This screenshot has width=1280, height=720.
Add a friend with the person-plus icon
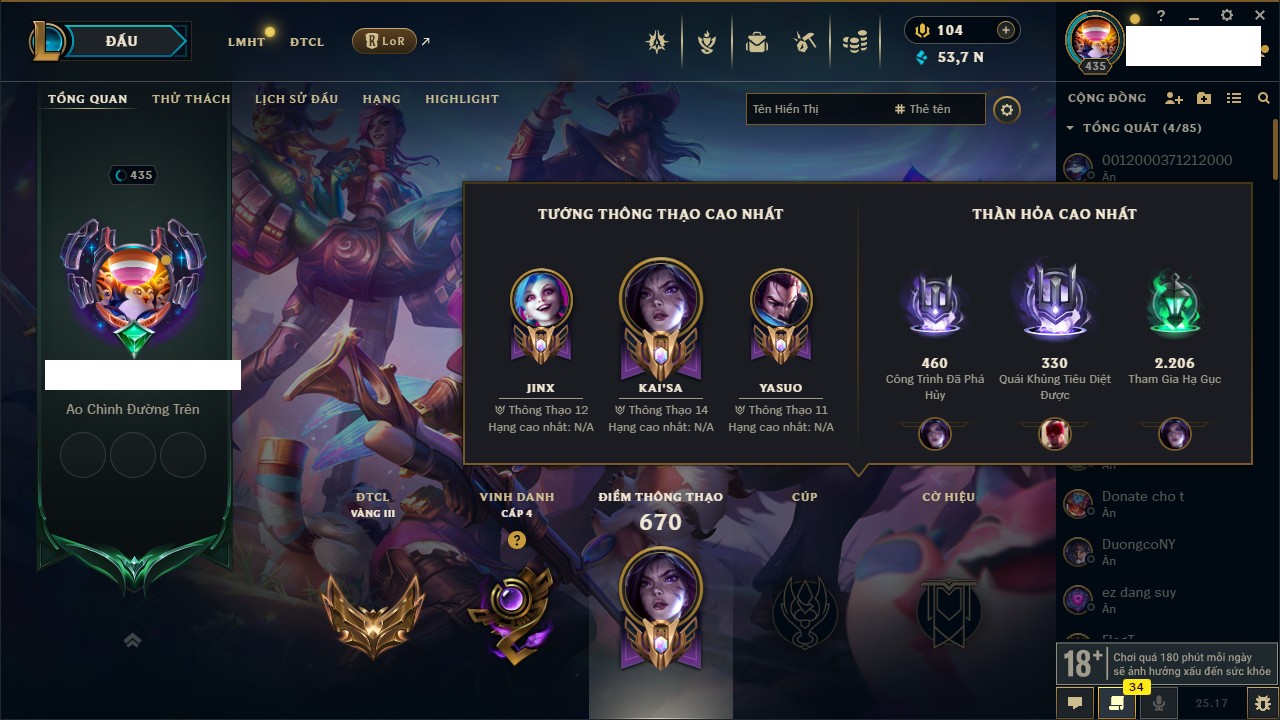(x=1174, y=98)
